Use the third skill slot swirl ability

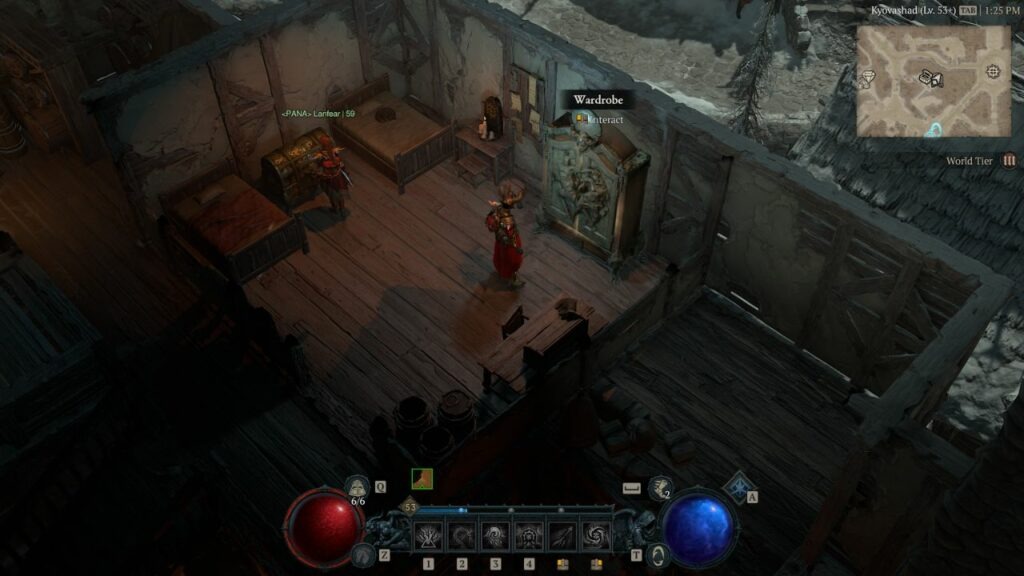click(x=495, y=537)
